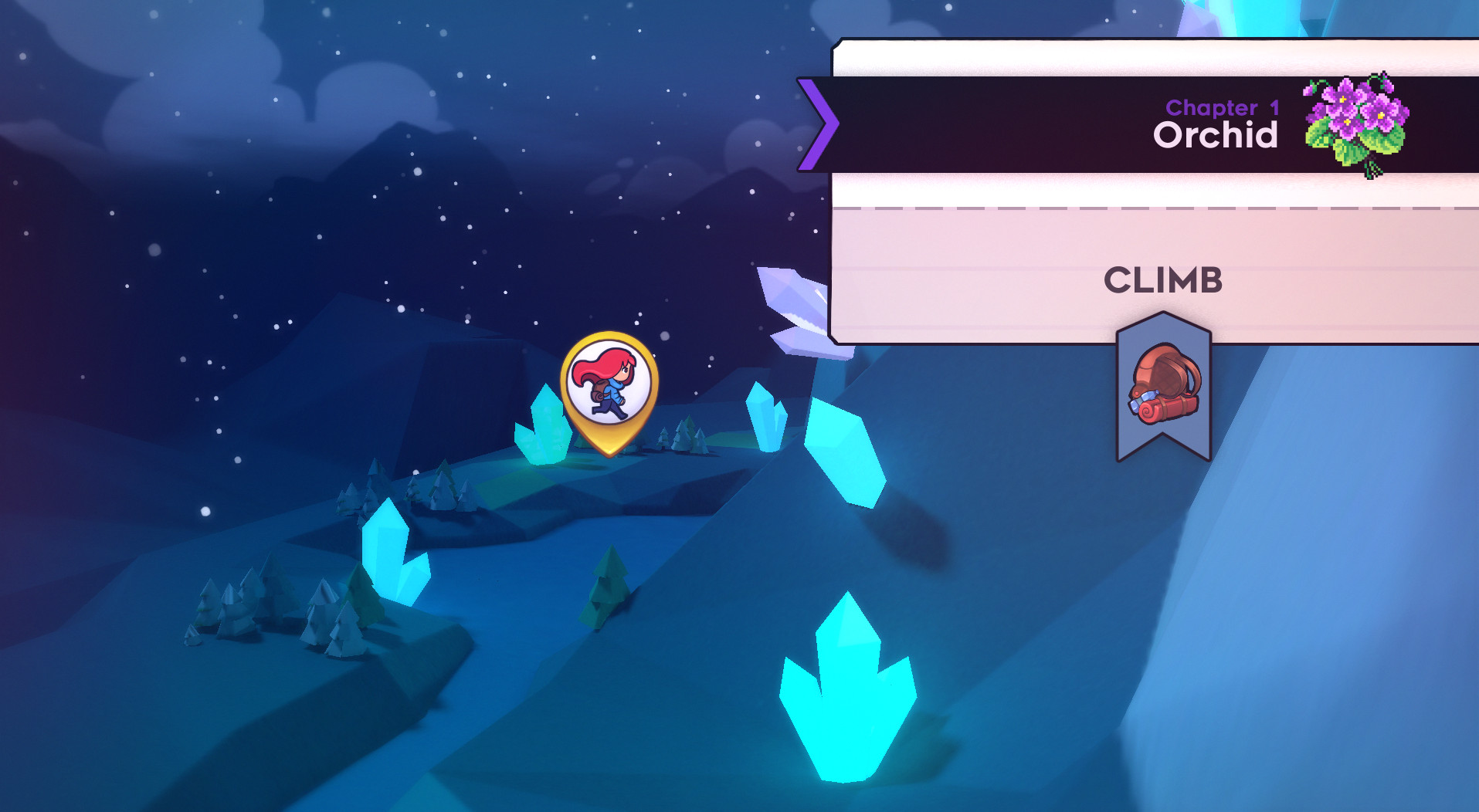The image size is (1479, 812).
Task: Toggle the chapter info banner
Action: pyautogui.click(x=1120, y=123)
